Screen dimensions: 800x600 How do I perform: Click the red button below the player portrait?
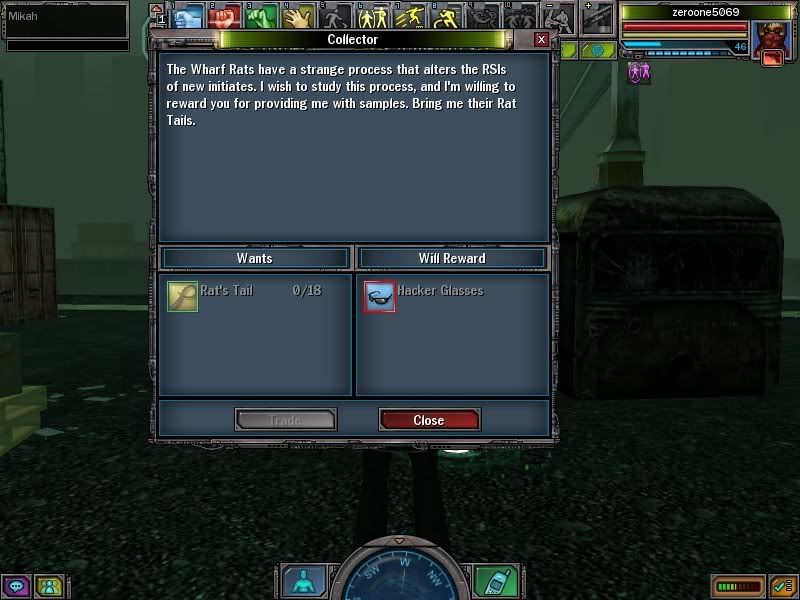click(x=771, y=59)
